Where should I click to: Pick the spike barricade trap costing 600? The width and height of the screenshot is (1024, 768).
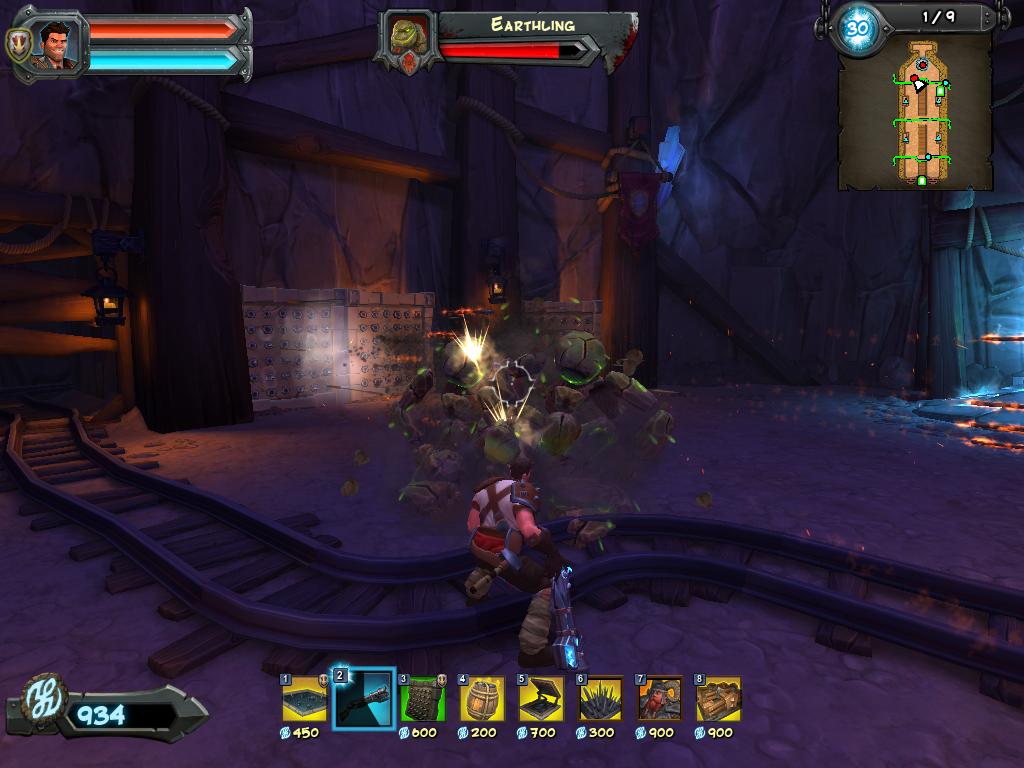(423, 699)
